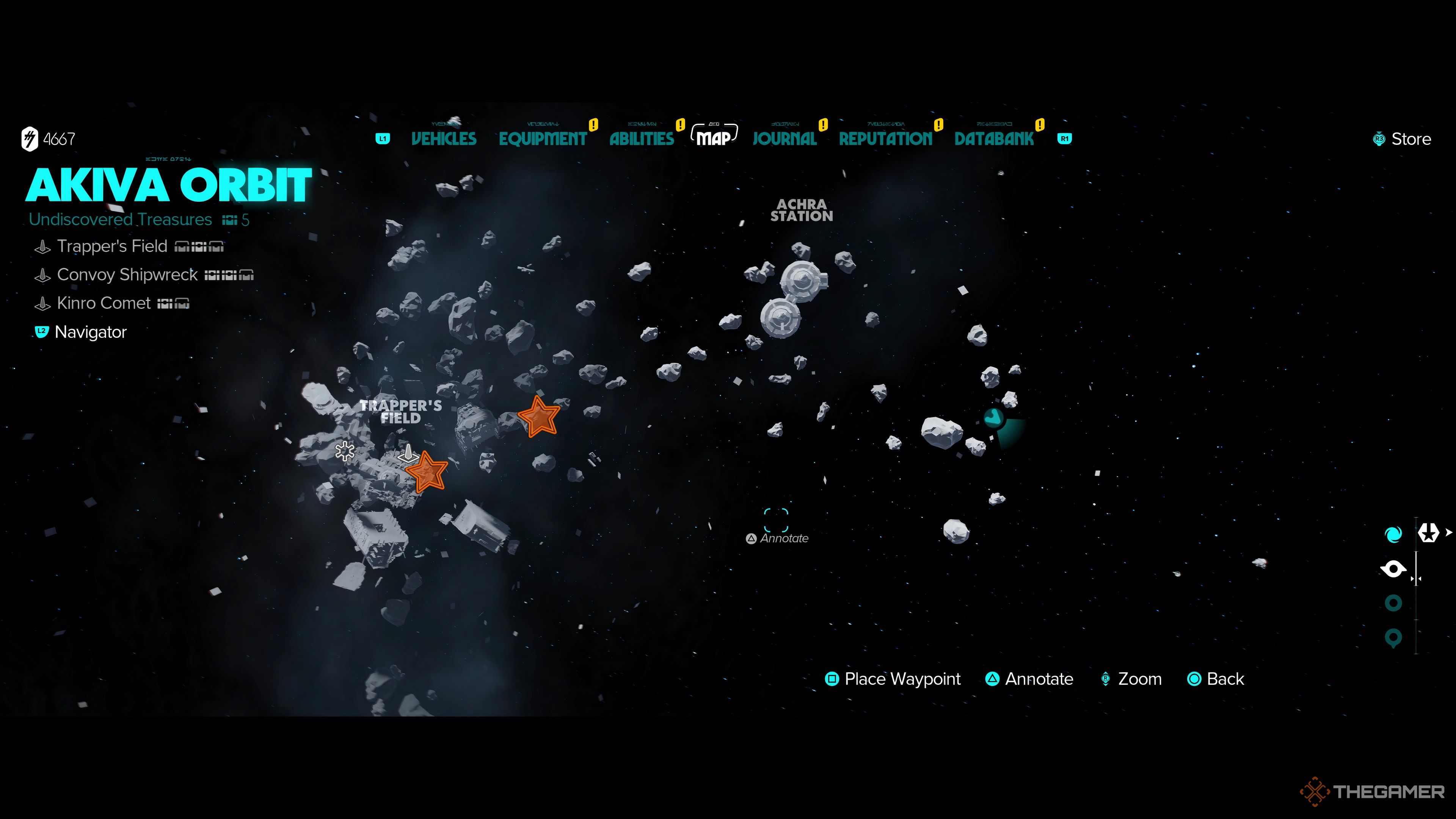
Task: Click the crate icons beside Convoy Shipwreck
Action: click(230, 275)
